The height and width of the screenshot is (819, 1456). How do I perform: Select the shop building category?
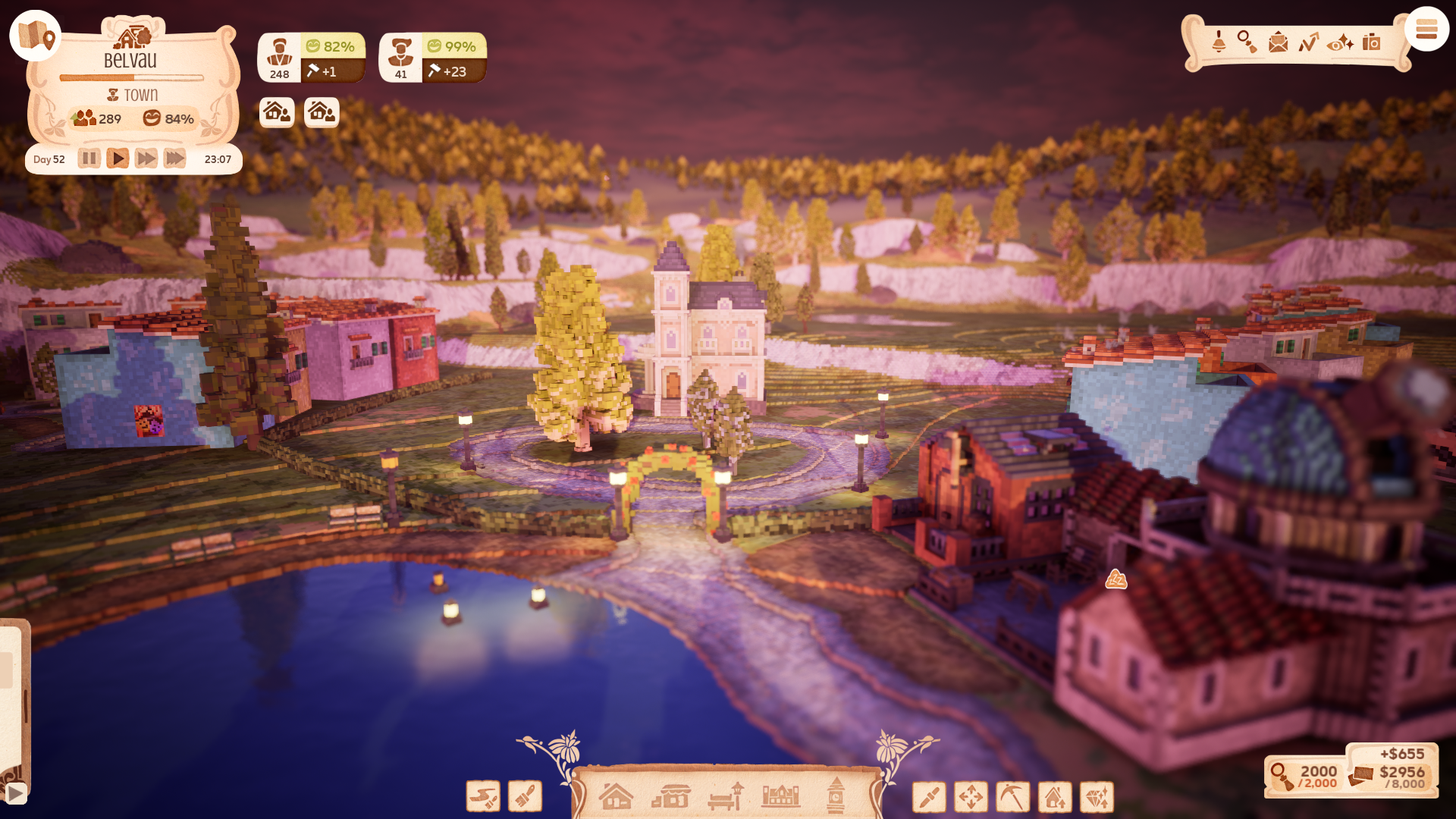(671, 796)
